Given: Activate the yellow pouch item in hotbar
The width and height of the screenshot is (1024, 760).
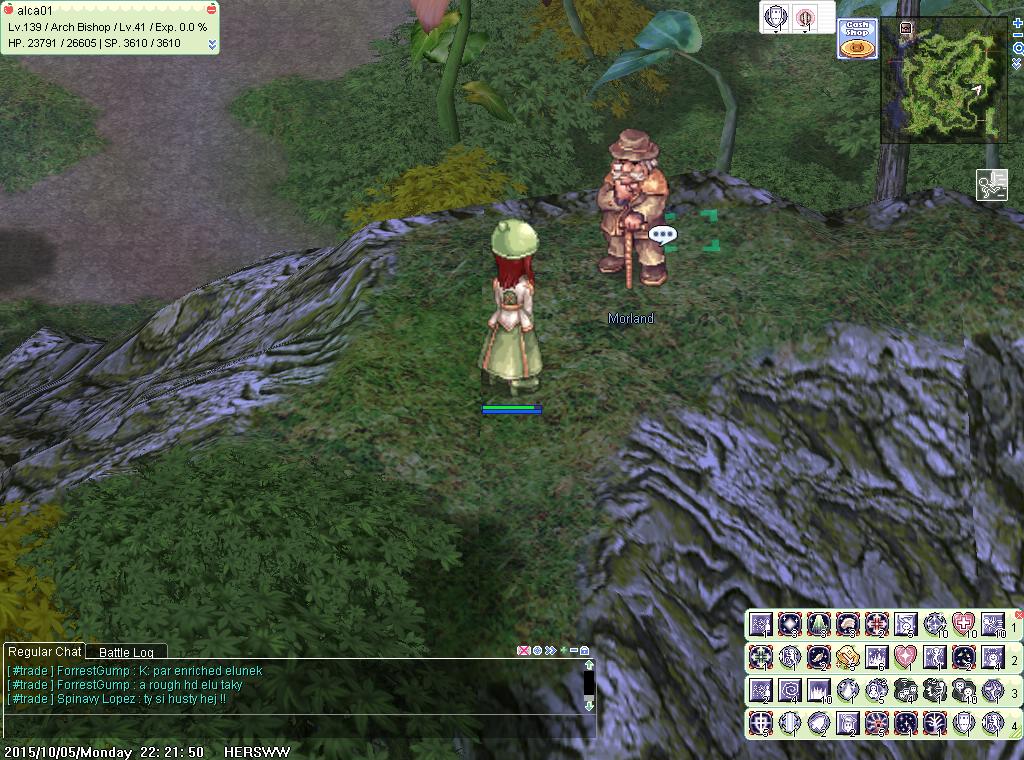Looking at the screenshot, I should click(x=847, y=658).
